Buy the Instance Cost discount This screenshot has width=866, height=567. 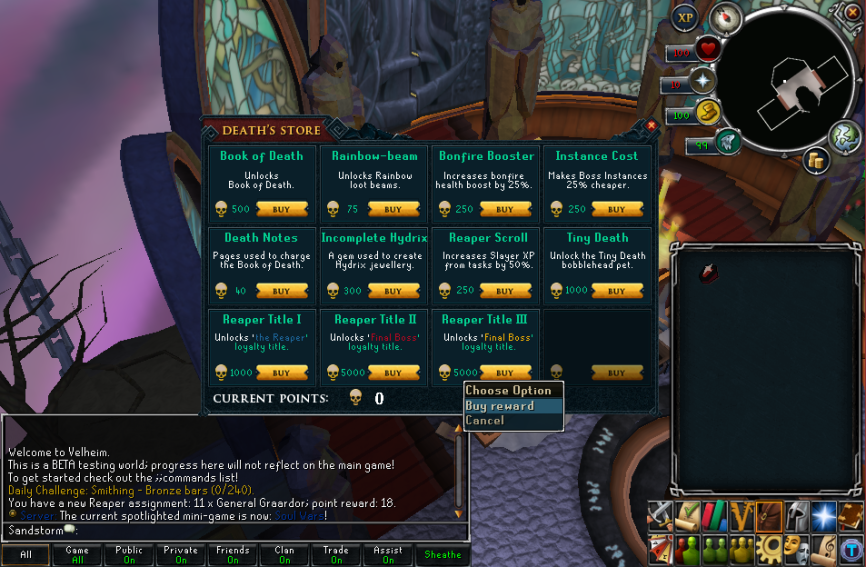[616, 210]
